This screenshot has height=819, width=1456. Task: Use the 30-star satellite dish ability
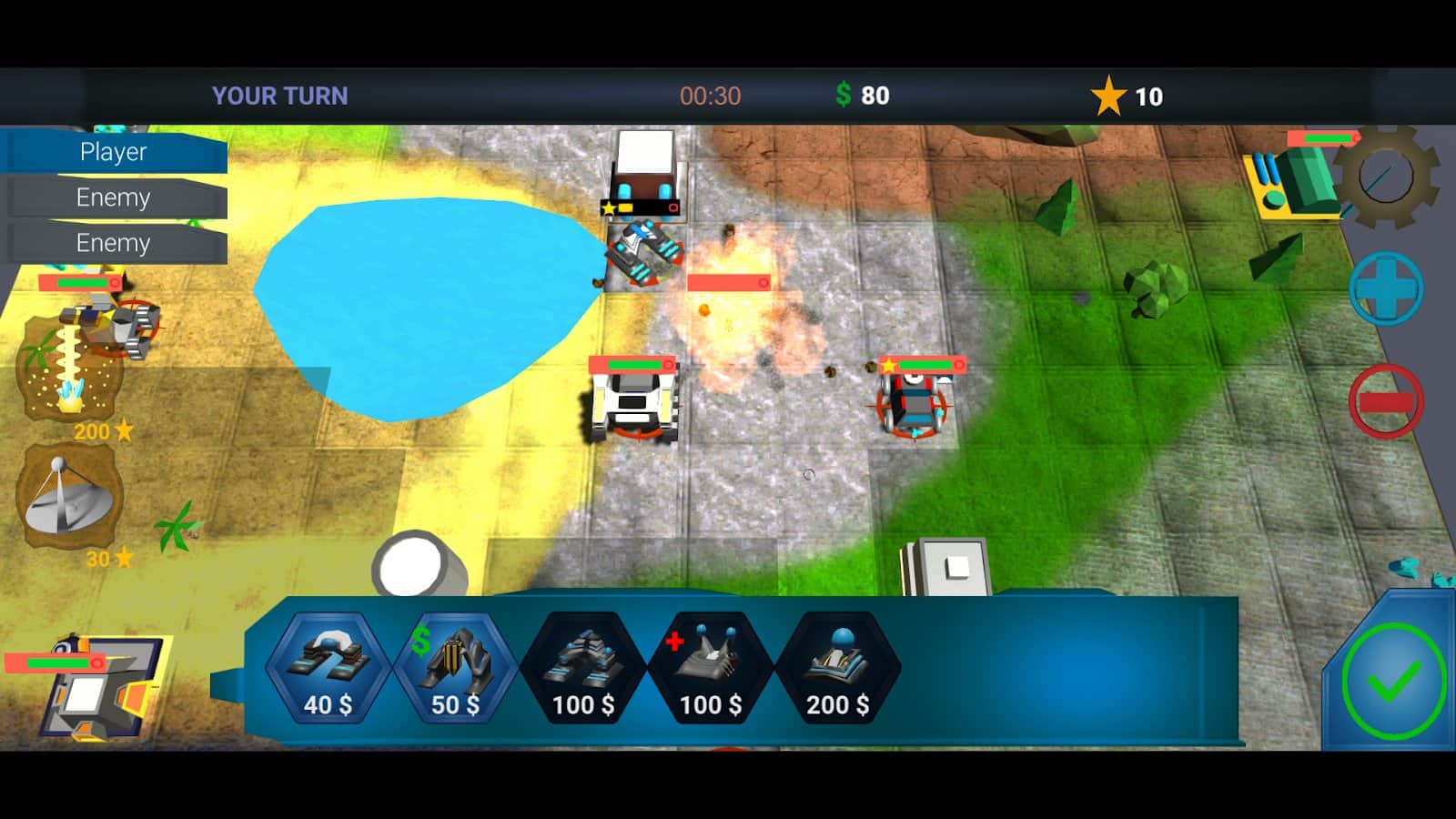pos(69,498)
